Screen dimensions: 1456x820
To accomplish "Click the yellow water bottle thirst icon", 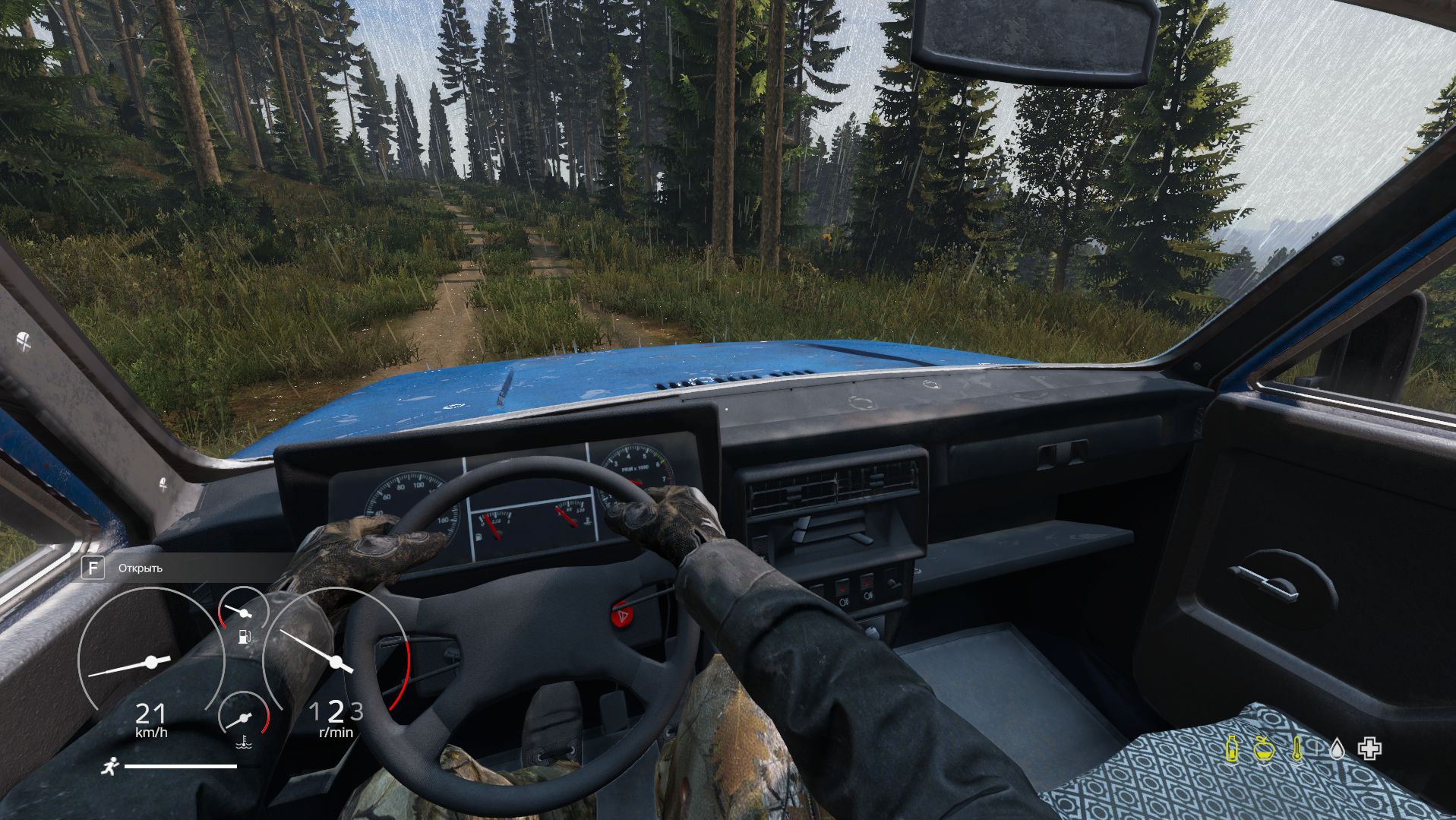I will (x=1232, y=749).
